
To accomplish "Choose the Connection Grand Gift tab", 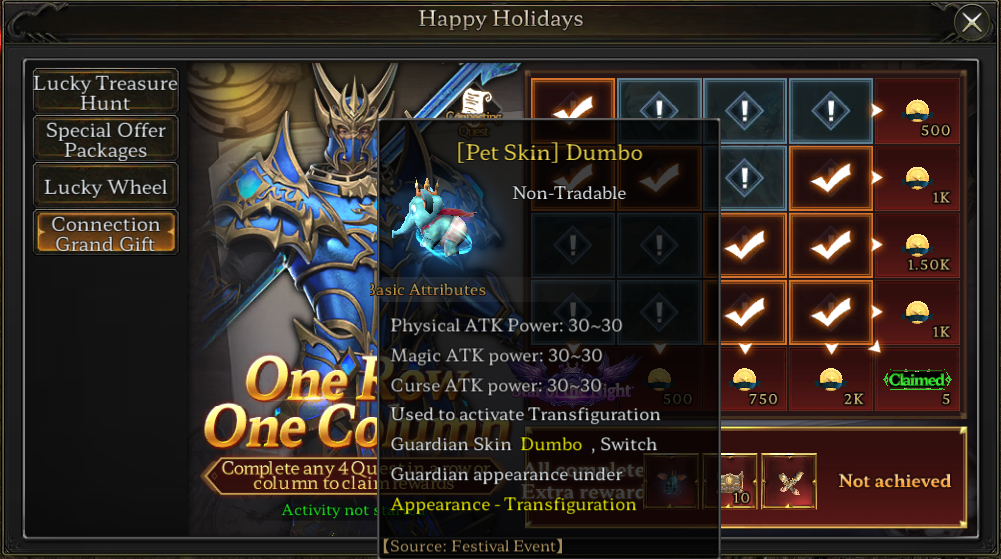I will [105, 234].
